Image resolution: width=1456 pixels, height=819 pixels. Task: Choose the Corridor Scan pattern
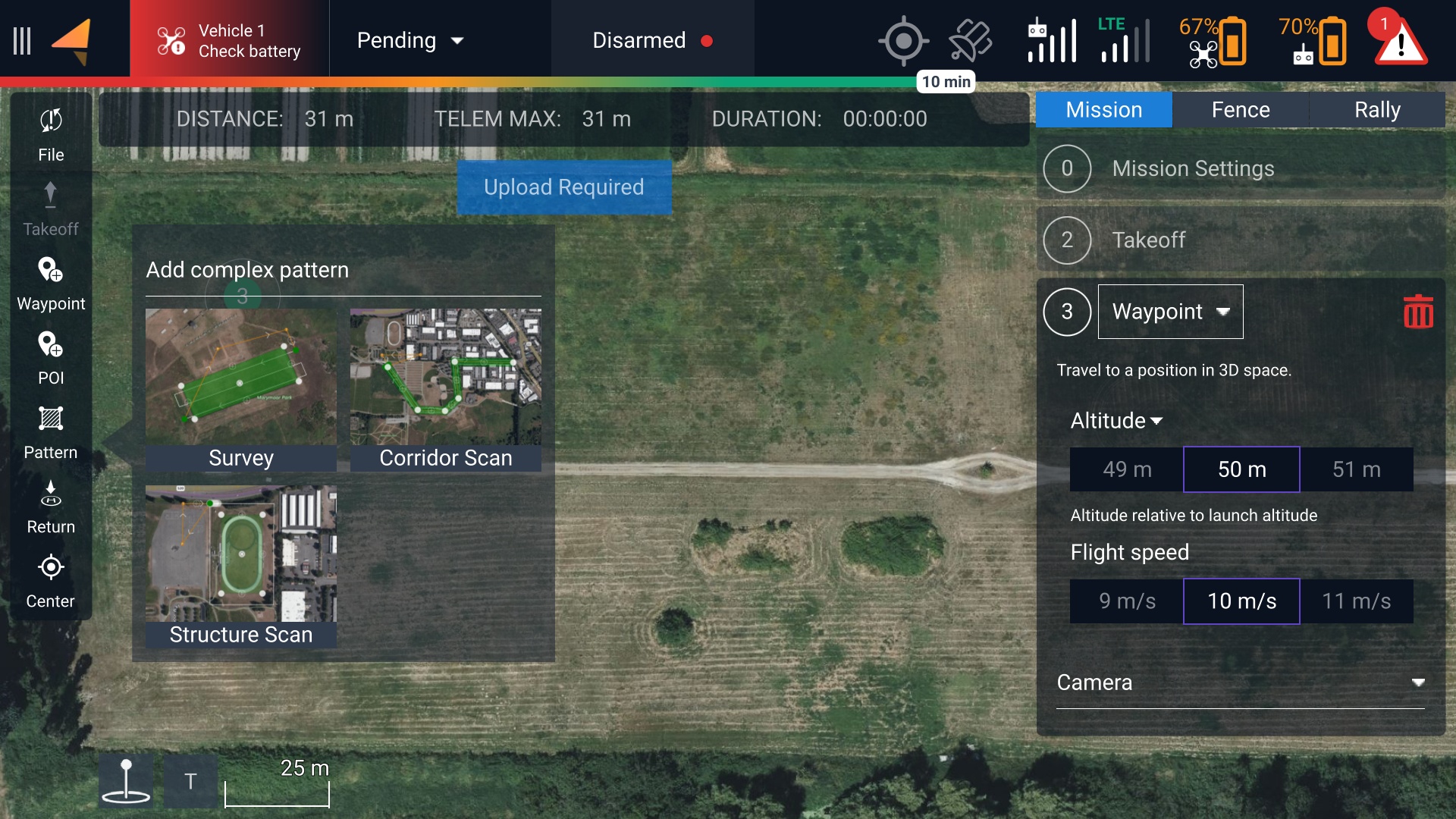tap(445, 389)
